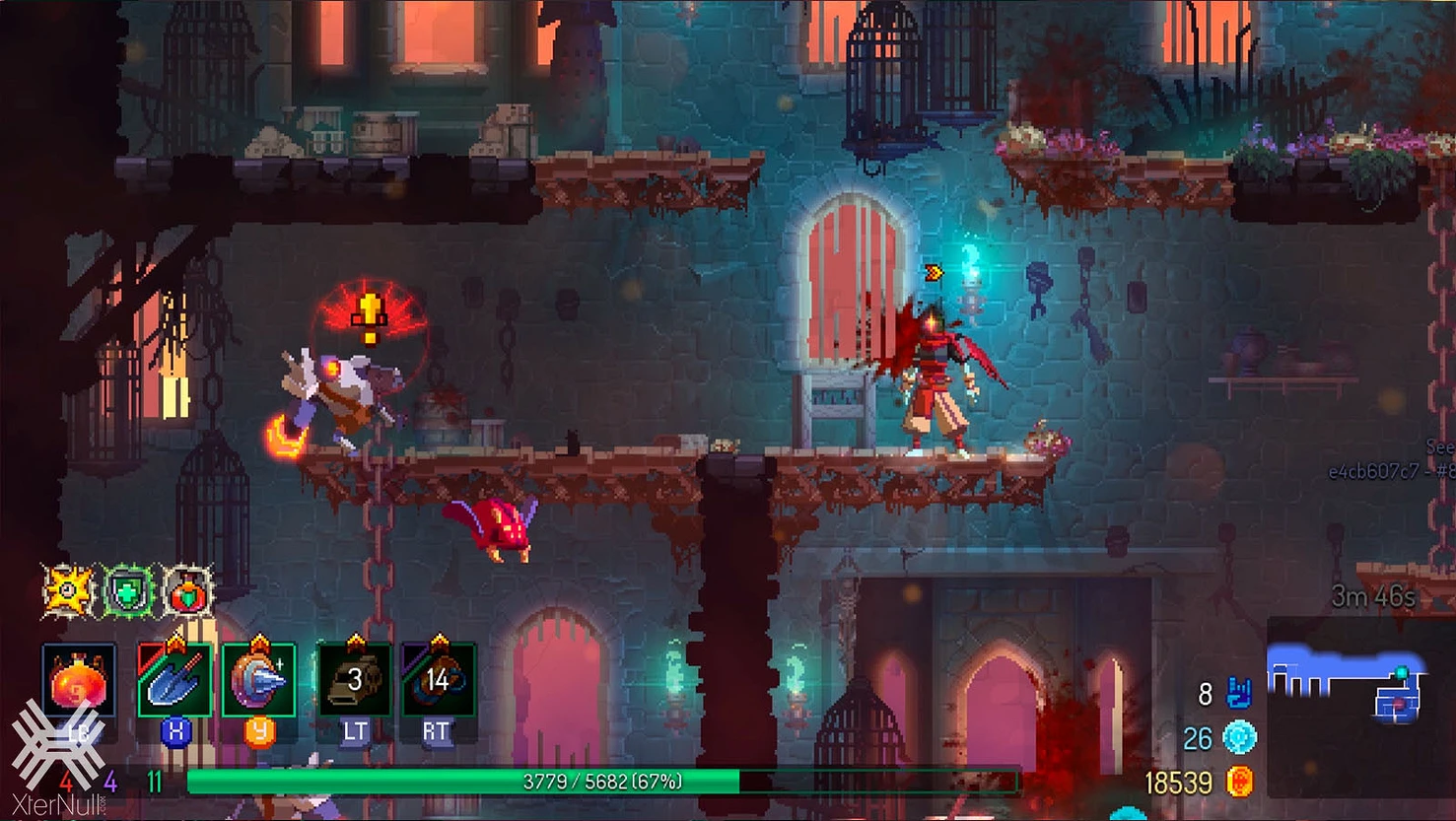The height and width of the screenshot is (821, 1456).
Task: Click the gold coin currency icon
Action: (1239, 783)
